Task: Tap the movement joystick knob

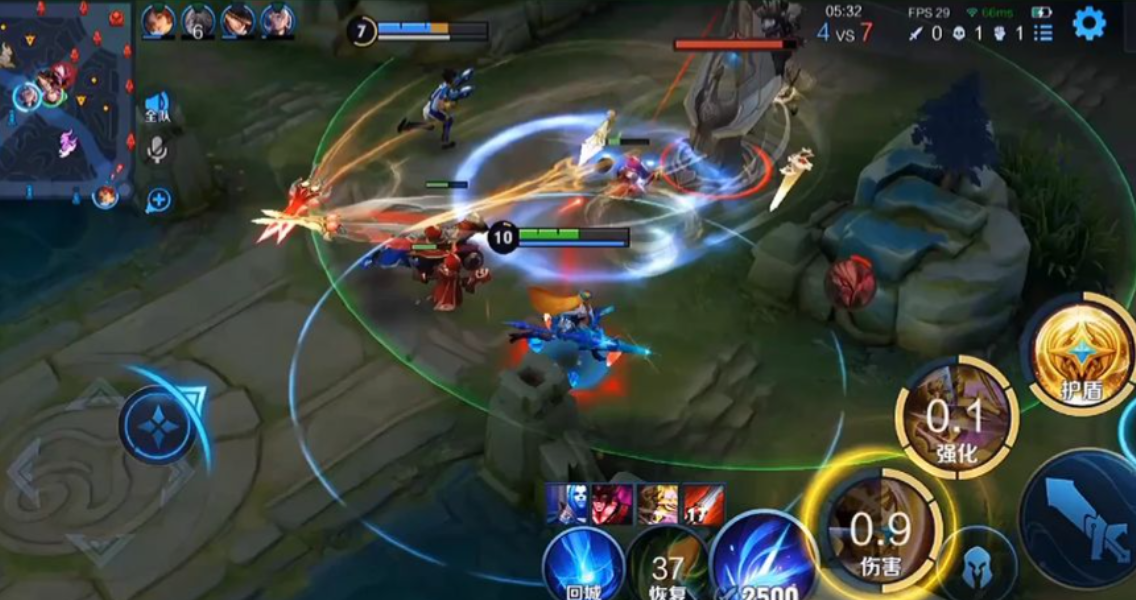Action: tap(159, 426)
